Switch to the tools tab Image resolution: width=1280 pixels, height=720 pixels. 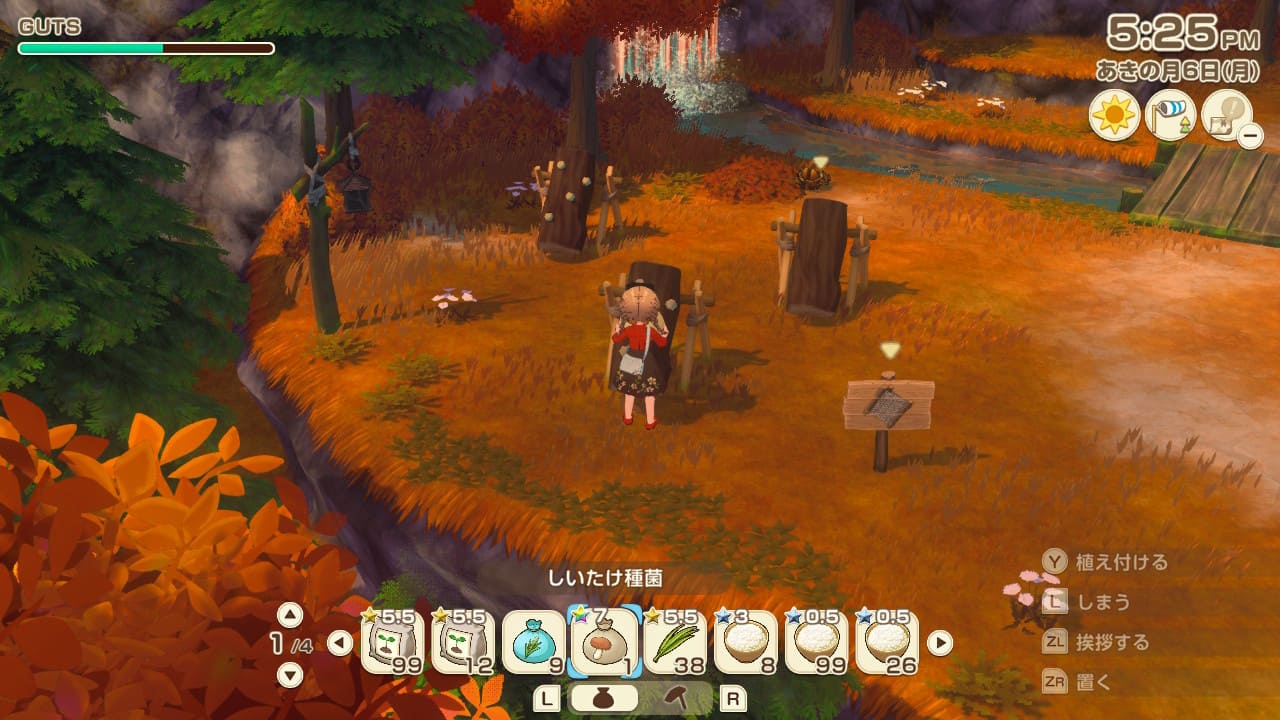pos(676,699)
